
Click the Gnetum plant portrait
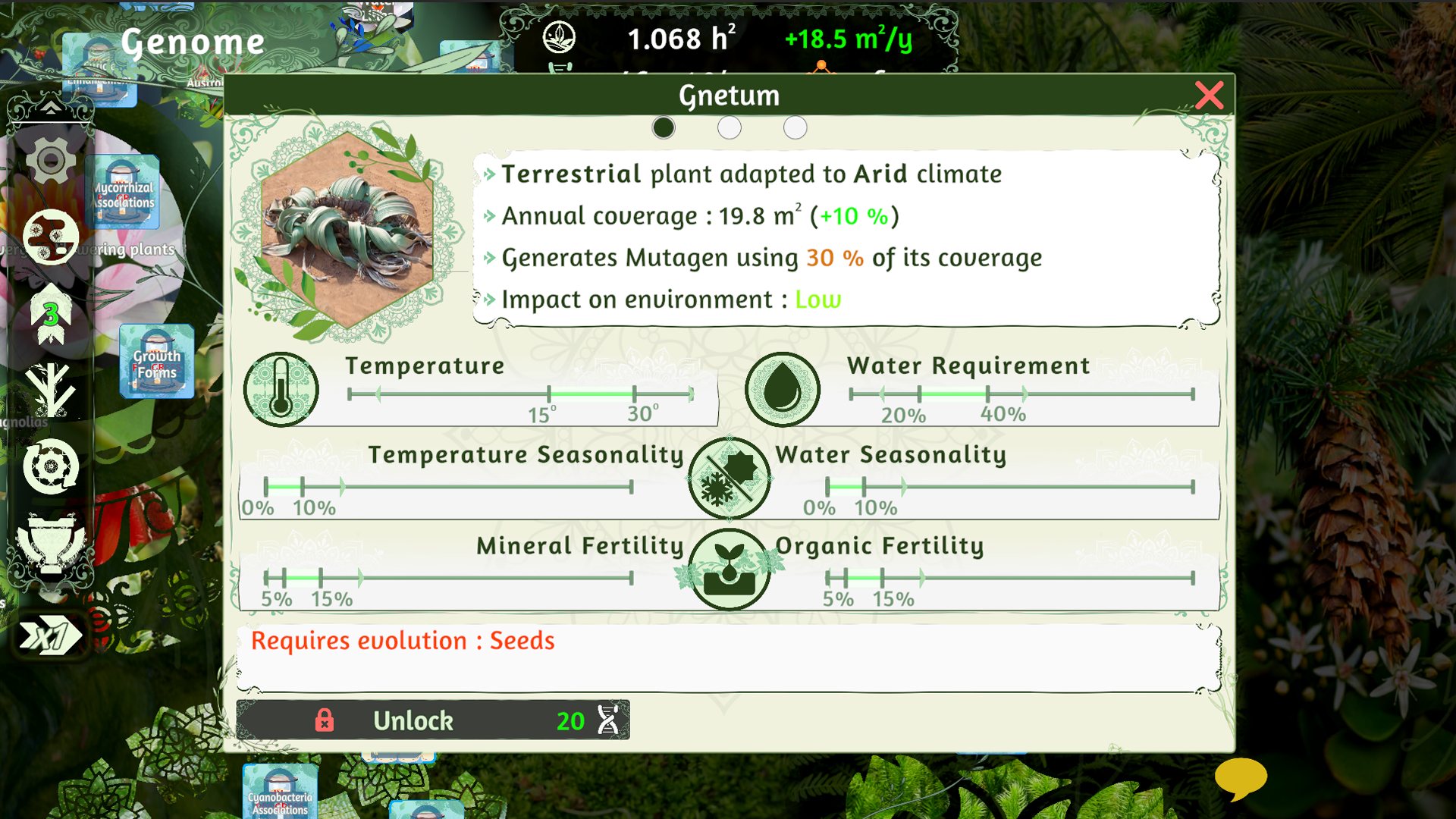pyautogui.click(x=347, y=231)
